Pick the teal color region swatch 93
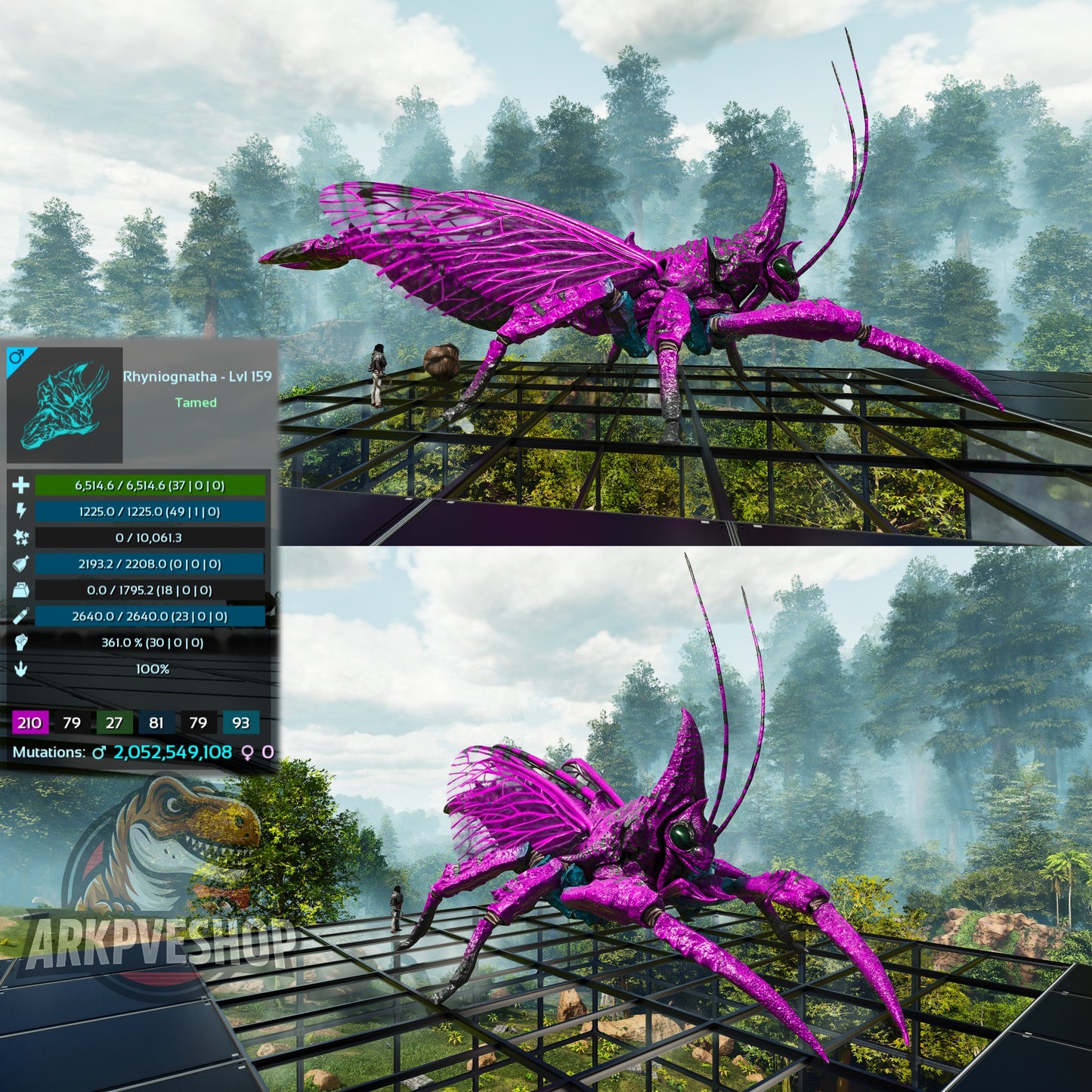Viewport: 1092px width, 1092px height. (241, 722)
